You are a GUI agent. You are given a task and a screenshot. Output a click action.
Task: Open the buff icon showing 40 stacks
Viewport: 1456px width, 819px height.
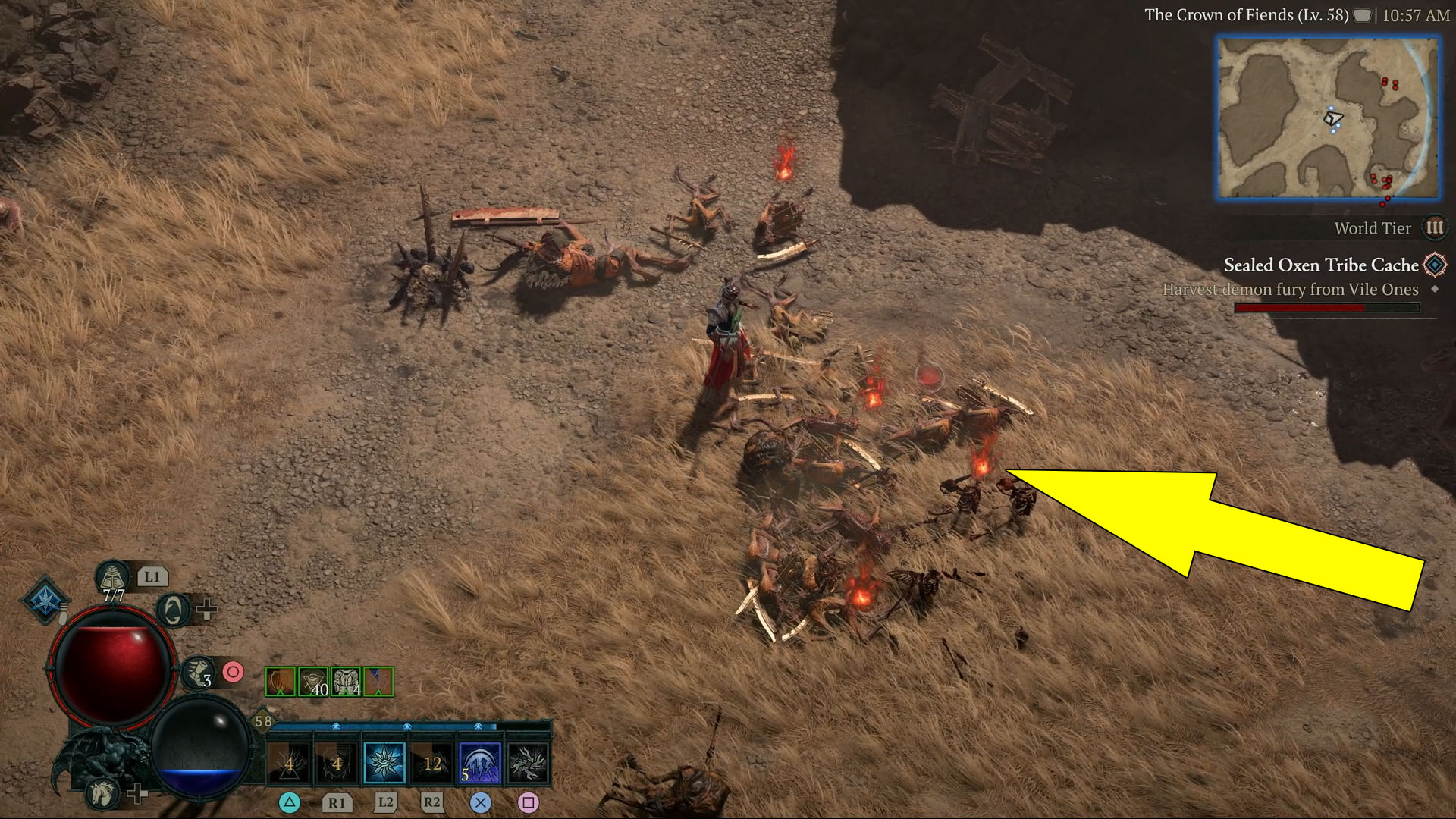click(314, 682)
